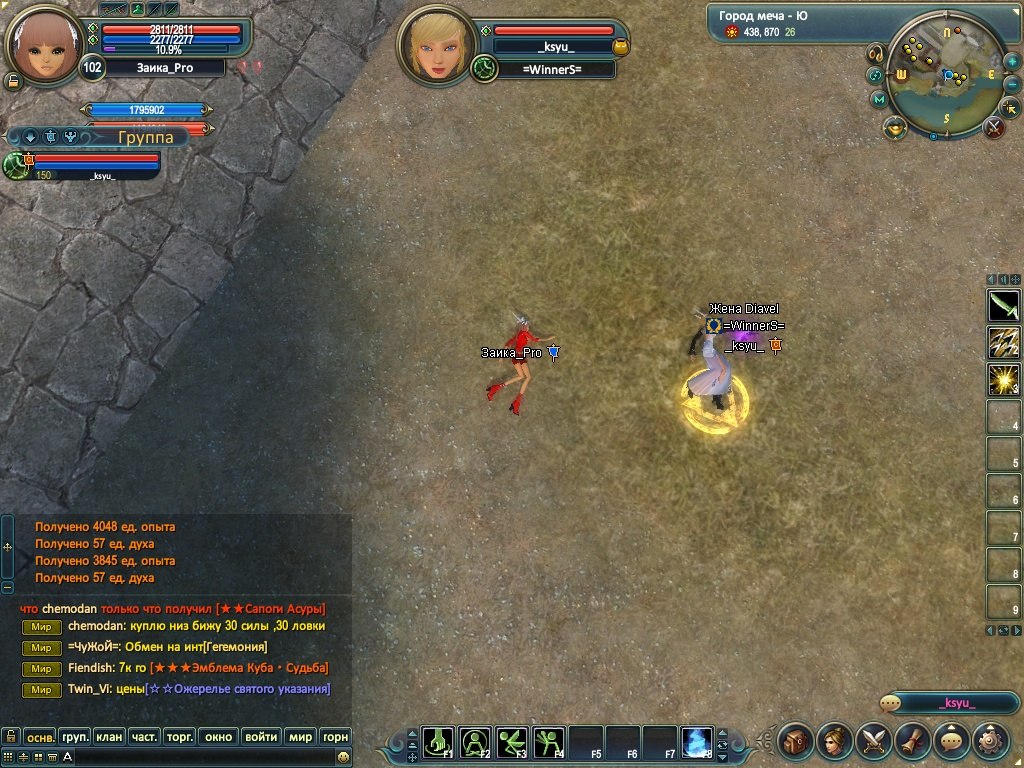
Task: Toggle the chat lock padlock icon
Action: tap(10, 737)
